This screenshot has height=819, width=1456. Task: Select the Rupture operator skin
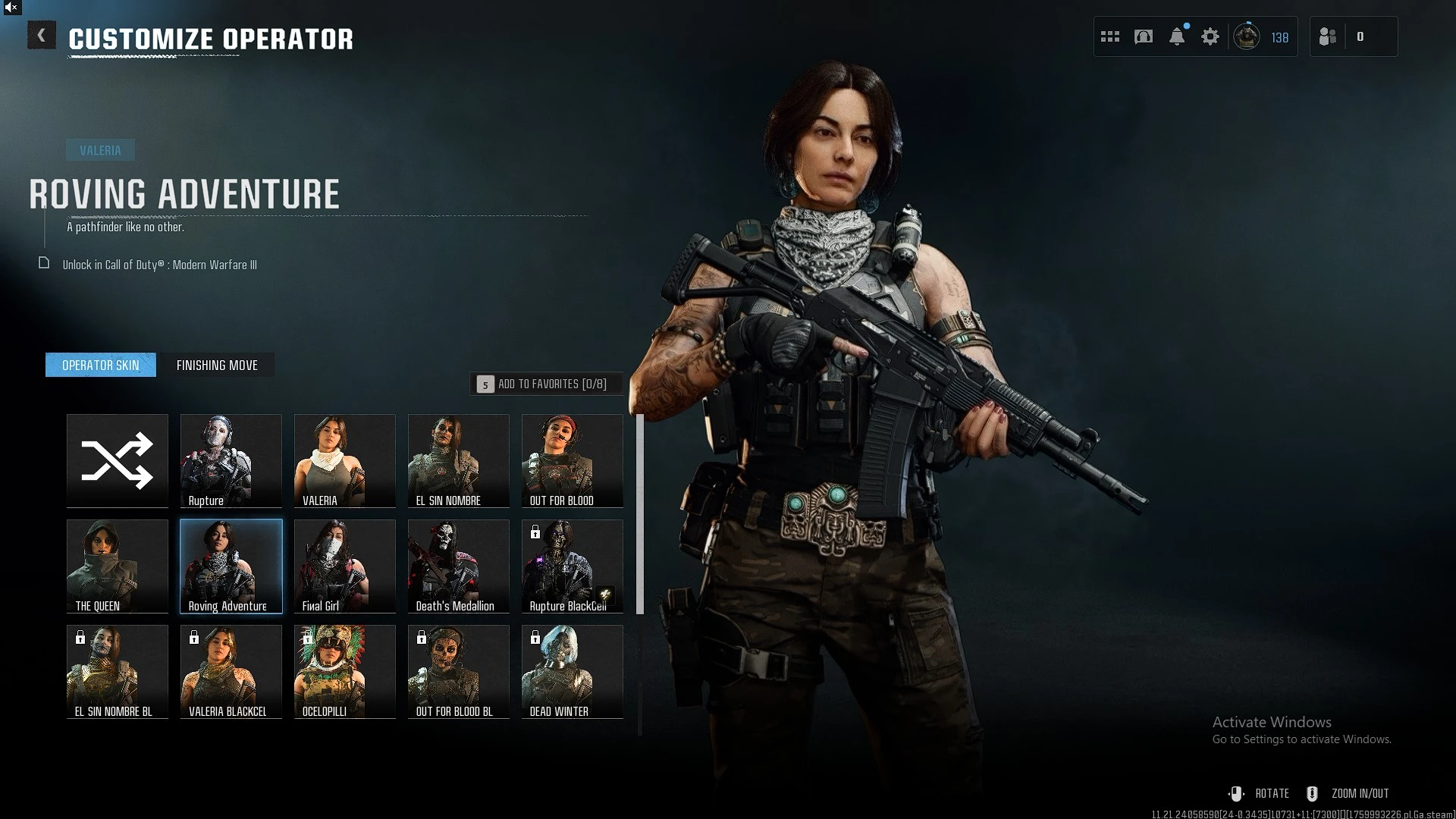pos(231,460)
